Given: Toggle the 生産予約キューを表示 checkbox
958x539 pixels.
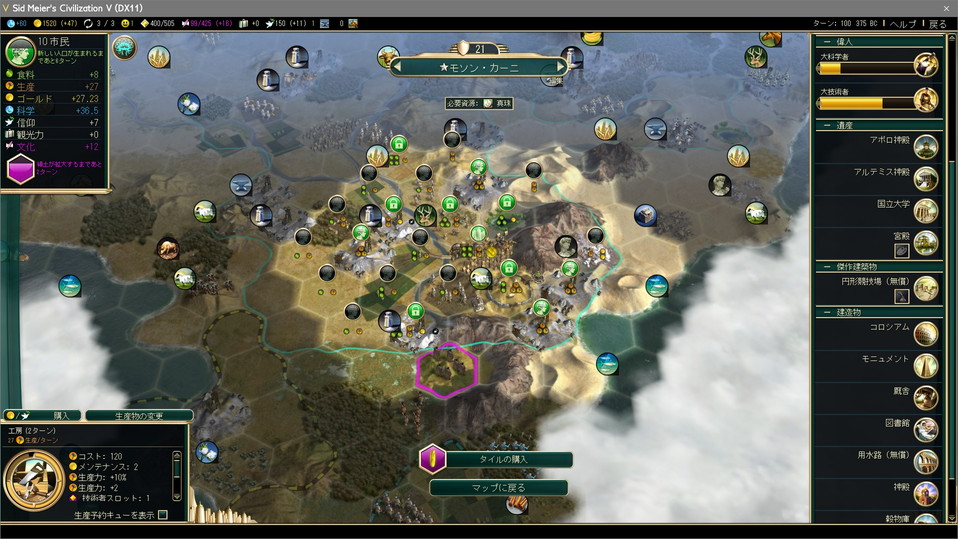Looking at the screenshot, I should point(162,515).
